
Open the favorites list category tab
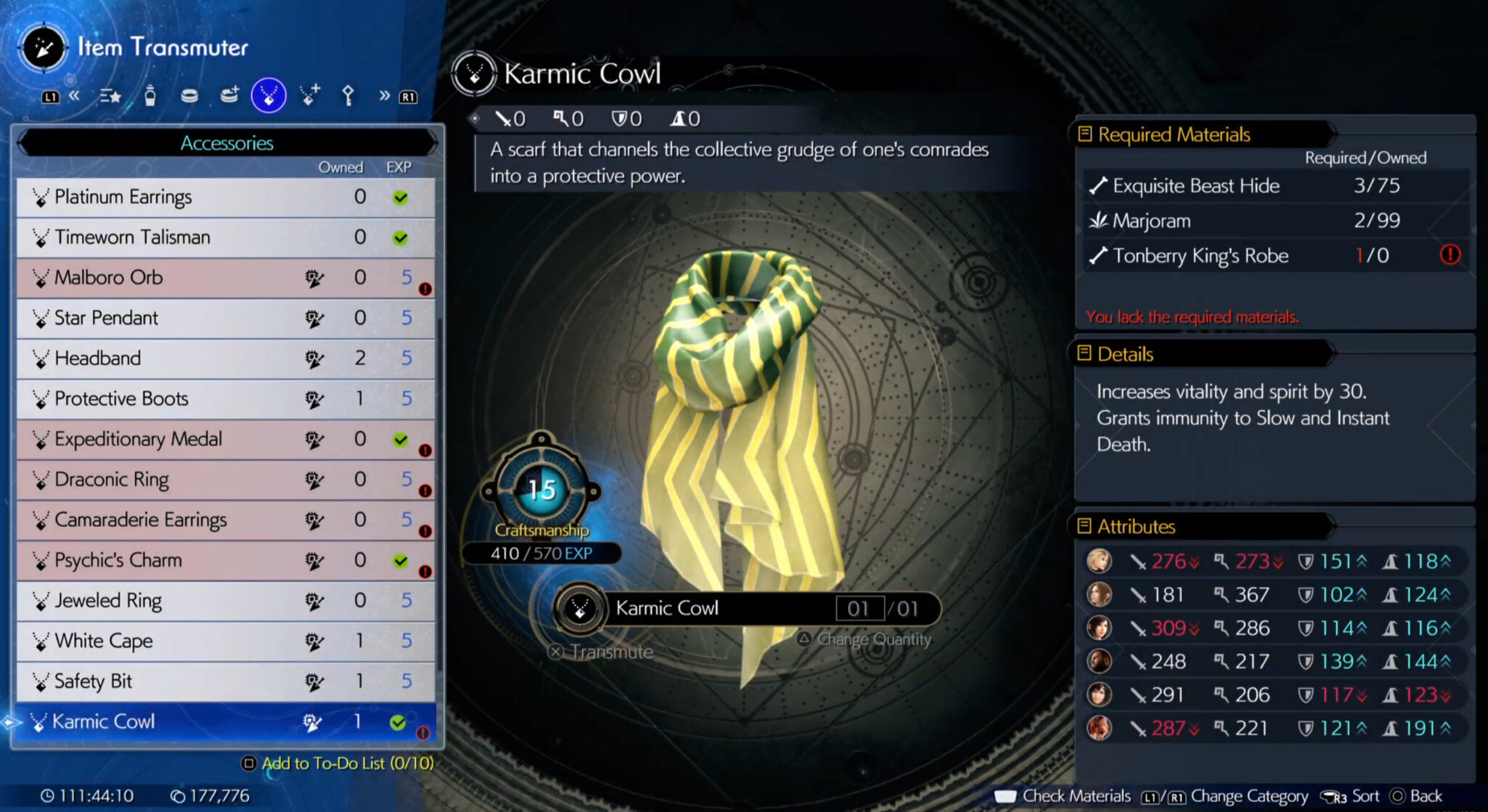tap(110, 95)
